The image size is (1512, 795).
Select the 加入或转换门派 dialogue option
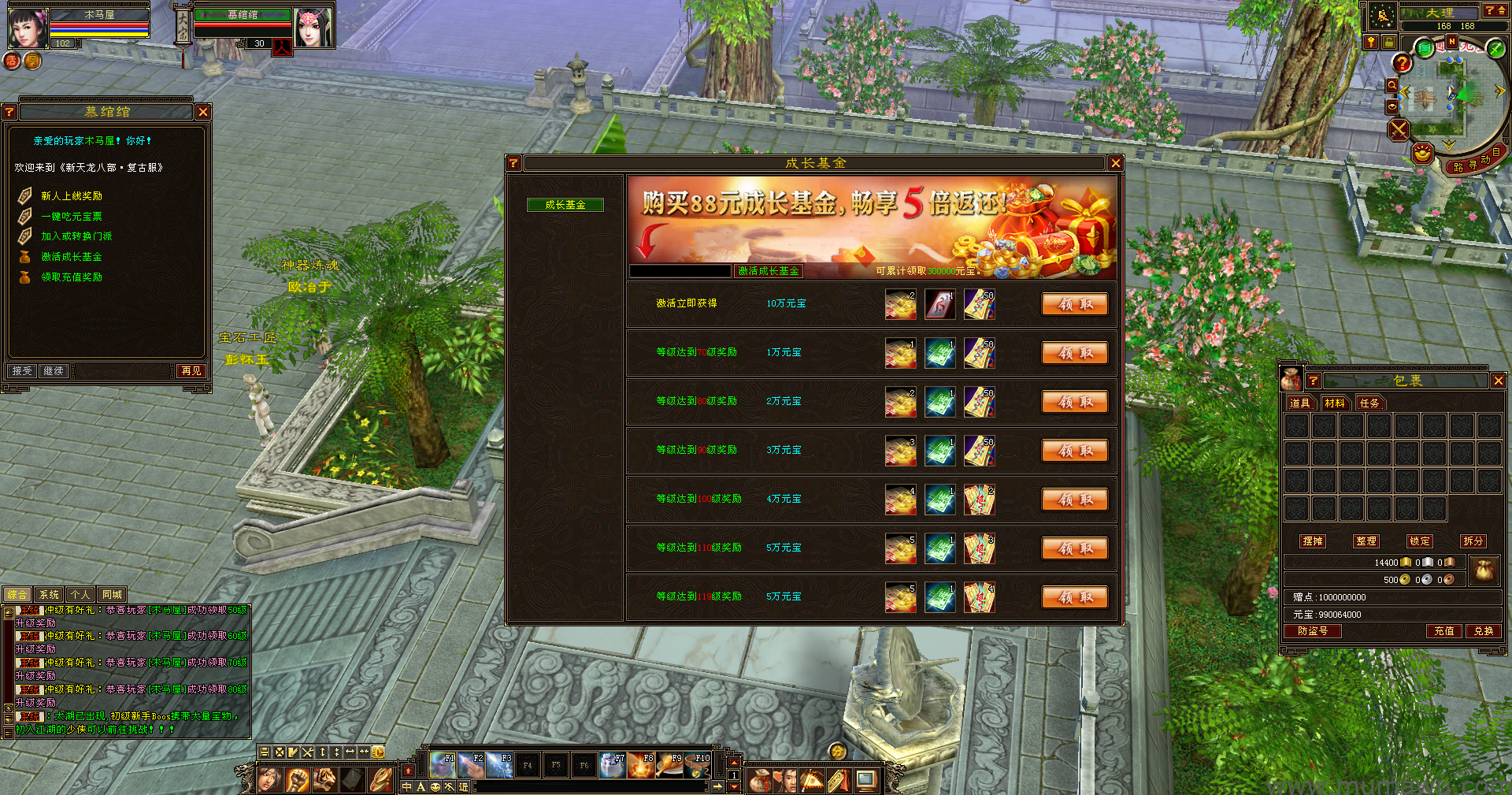tap(76, 236)
